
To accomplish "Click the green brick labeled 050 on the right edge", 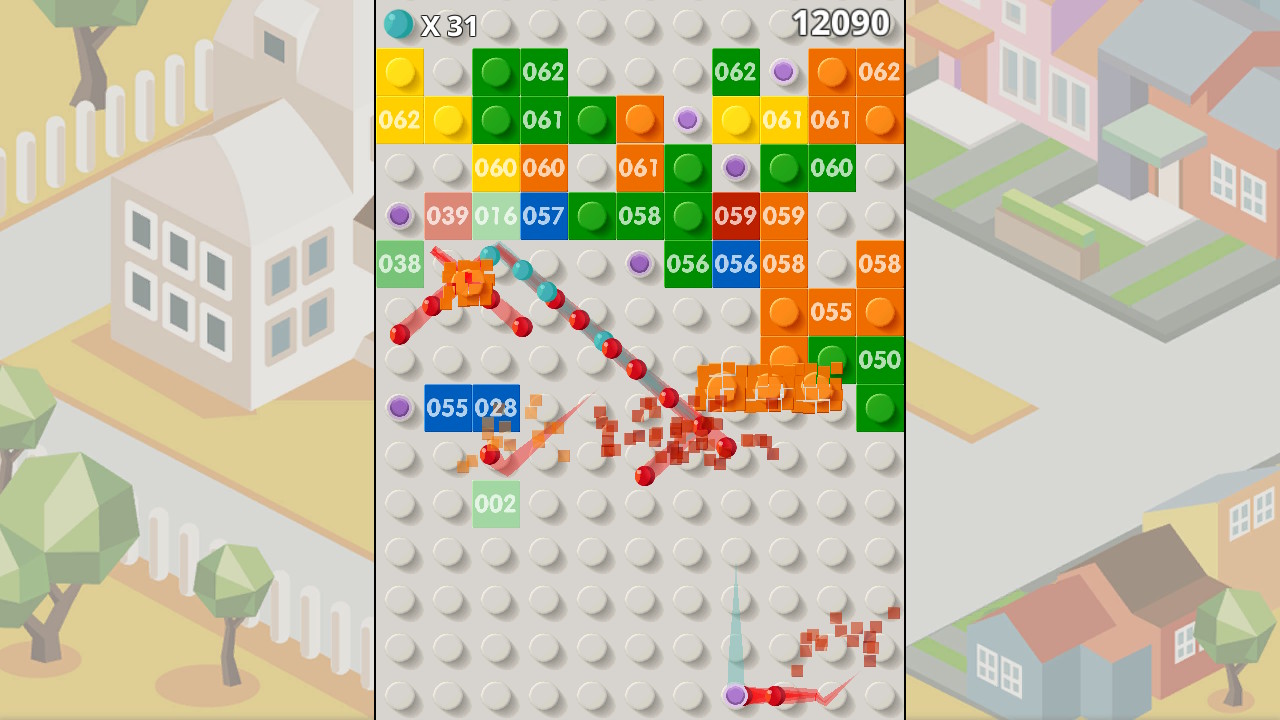I will point(881,360).
